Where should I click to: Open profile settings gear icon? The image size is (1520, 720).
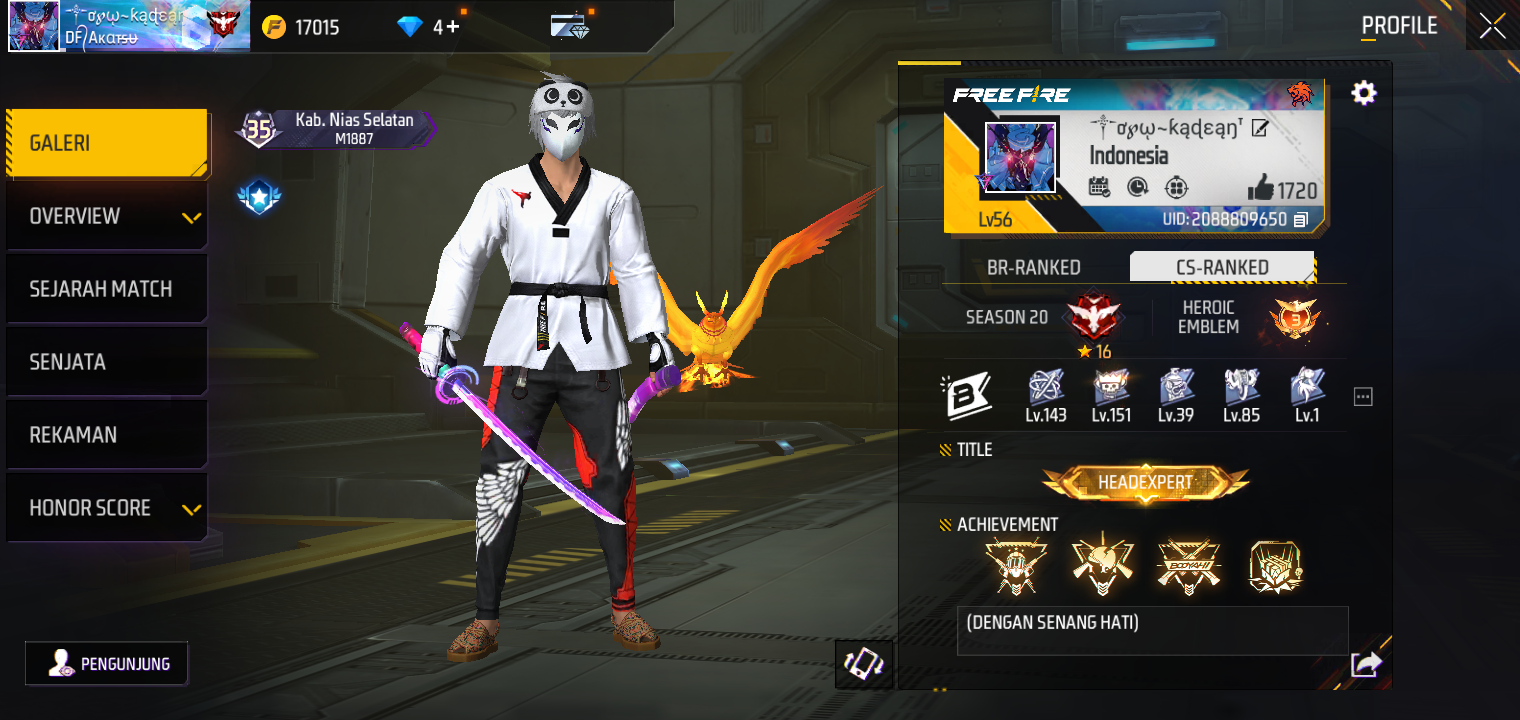pyautogui.click(x=1363, y=93)
